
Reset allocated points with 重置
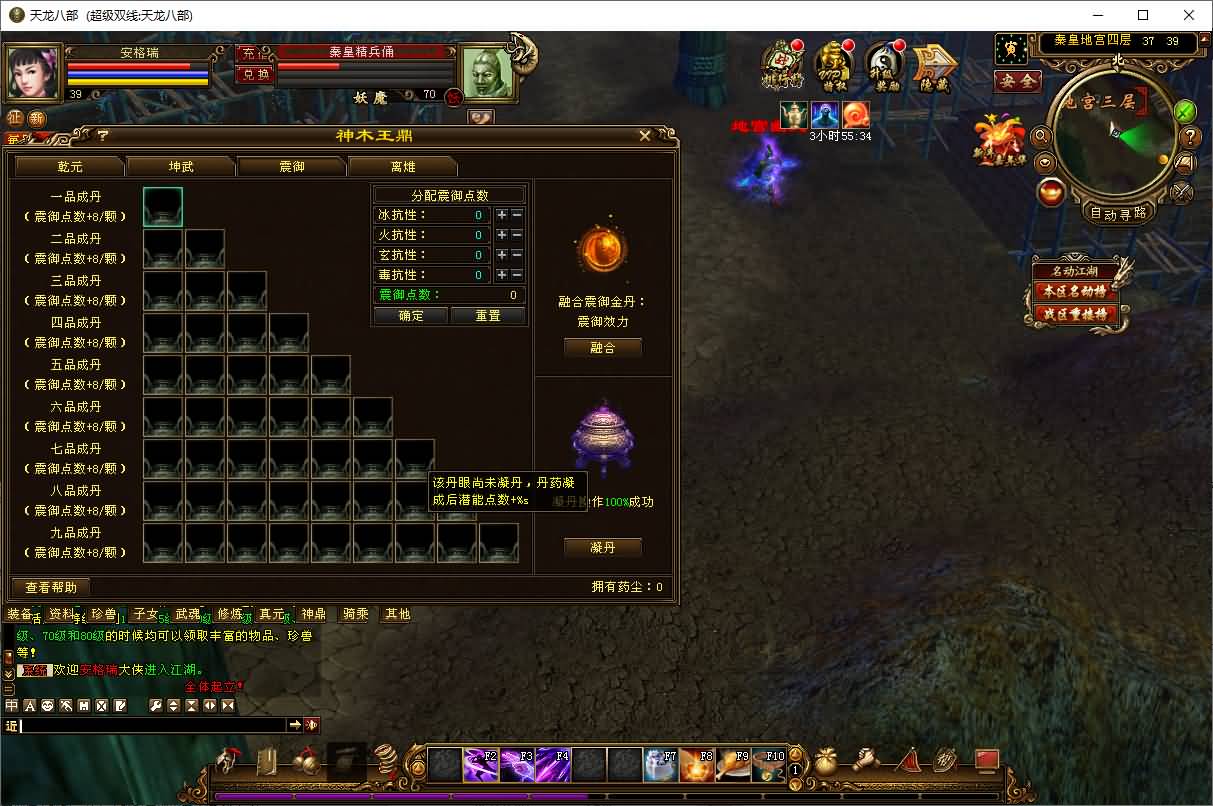488,316
